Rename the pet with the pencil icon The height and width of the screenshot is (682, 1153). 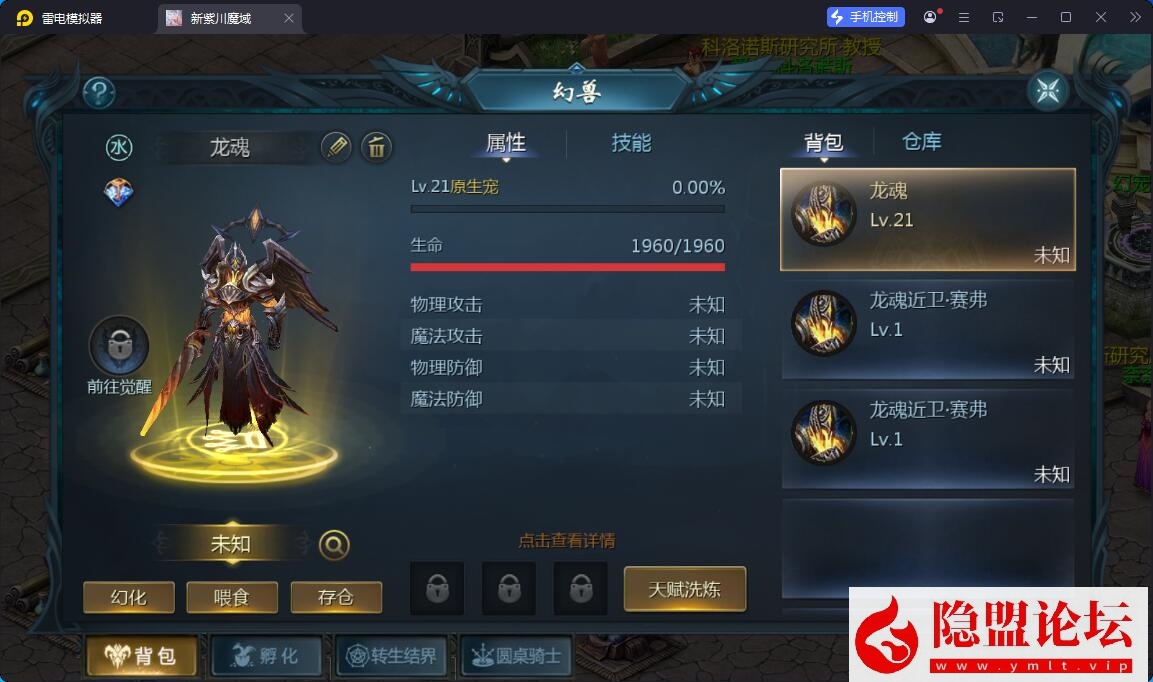336,147
